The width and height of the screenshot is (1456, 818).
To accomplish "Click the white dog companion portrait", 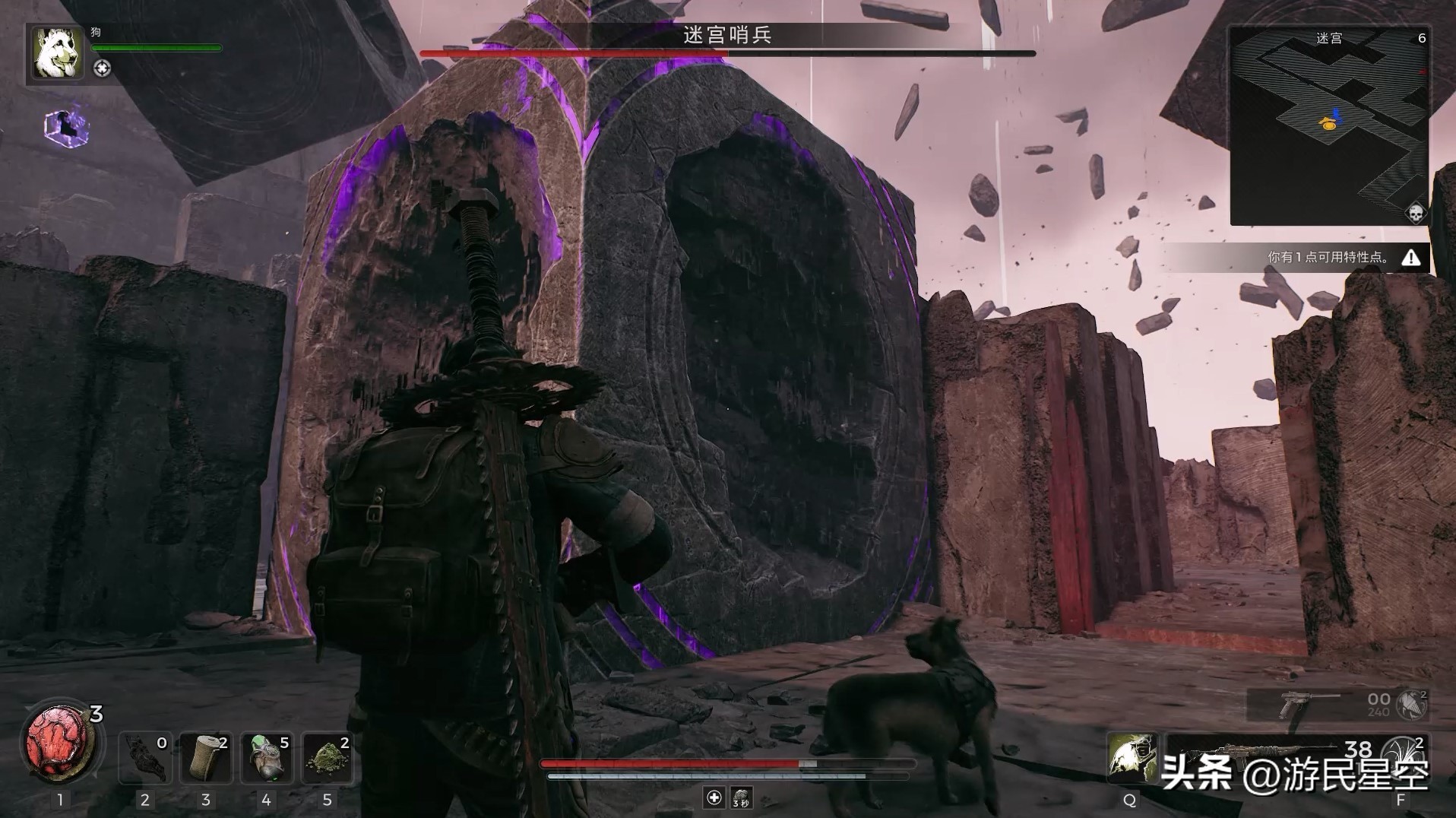I will pyautogui.click(x=57, y=52).
